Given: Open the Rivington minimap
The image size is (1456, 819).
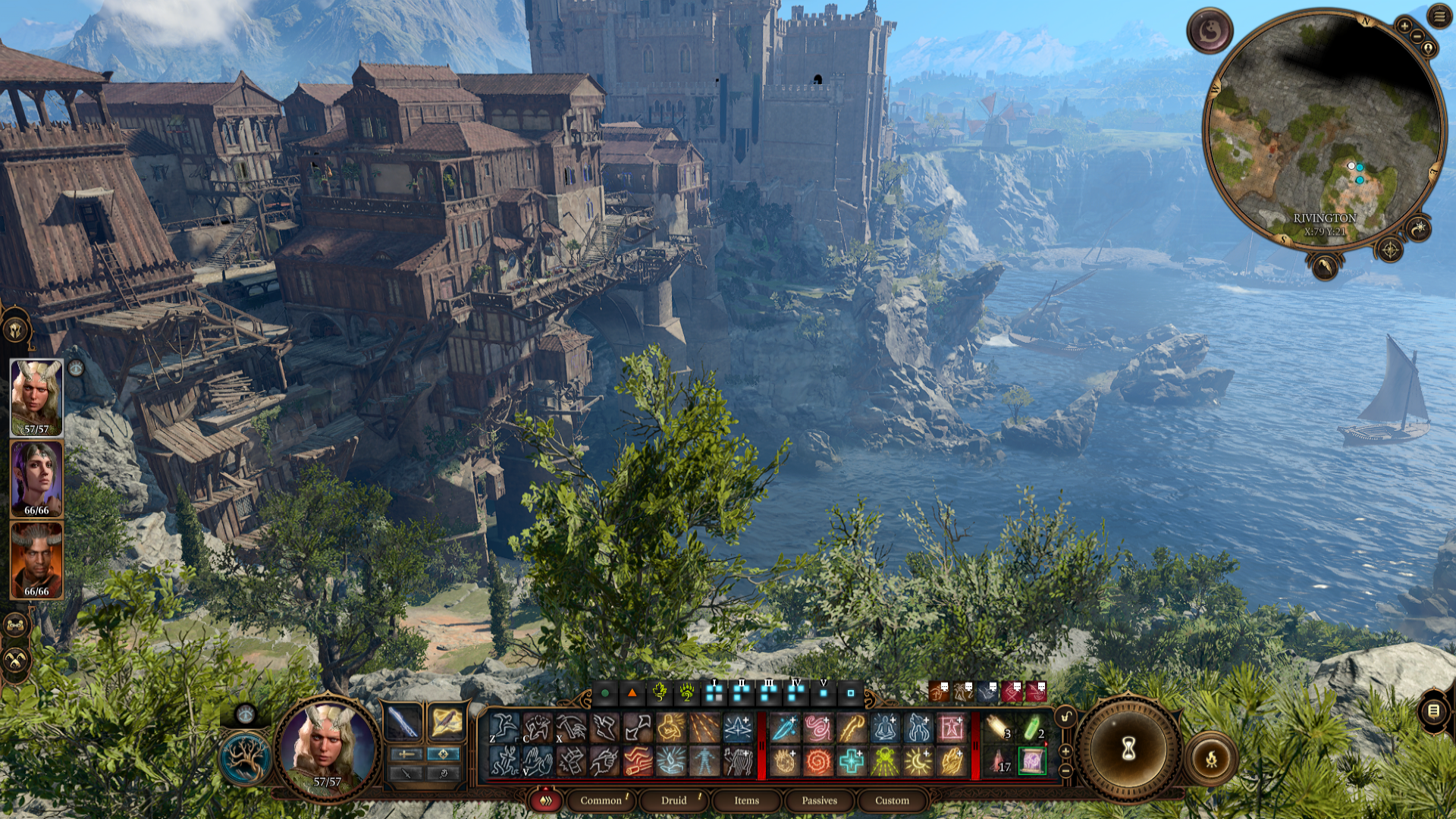Looking at the screenshot, I should tap(1323, 129).
